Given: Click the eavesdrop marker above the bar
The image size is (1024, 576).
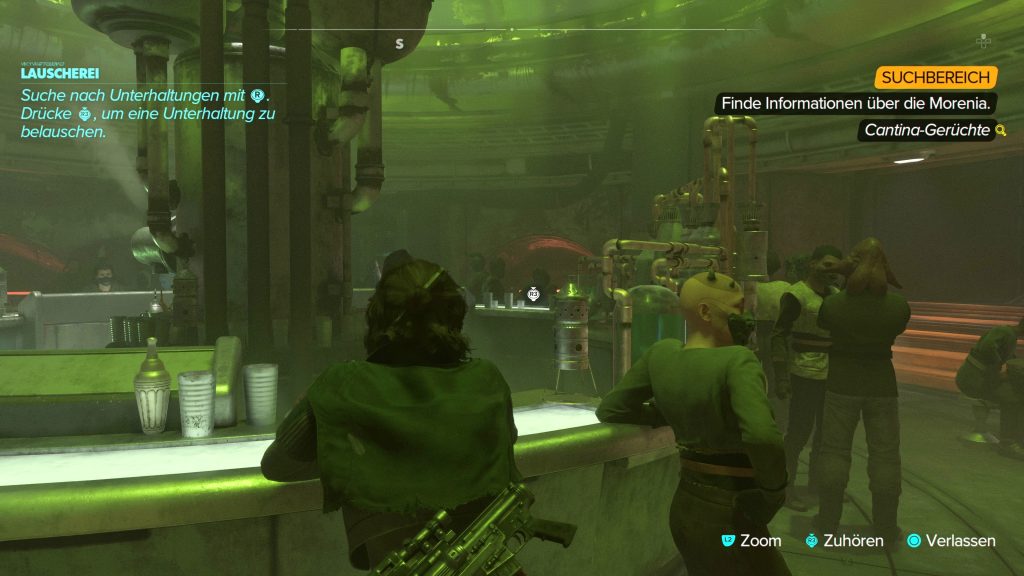Looking at the screenshot, I should pos(534,294).
